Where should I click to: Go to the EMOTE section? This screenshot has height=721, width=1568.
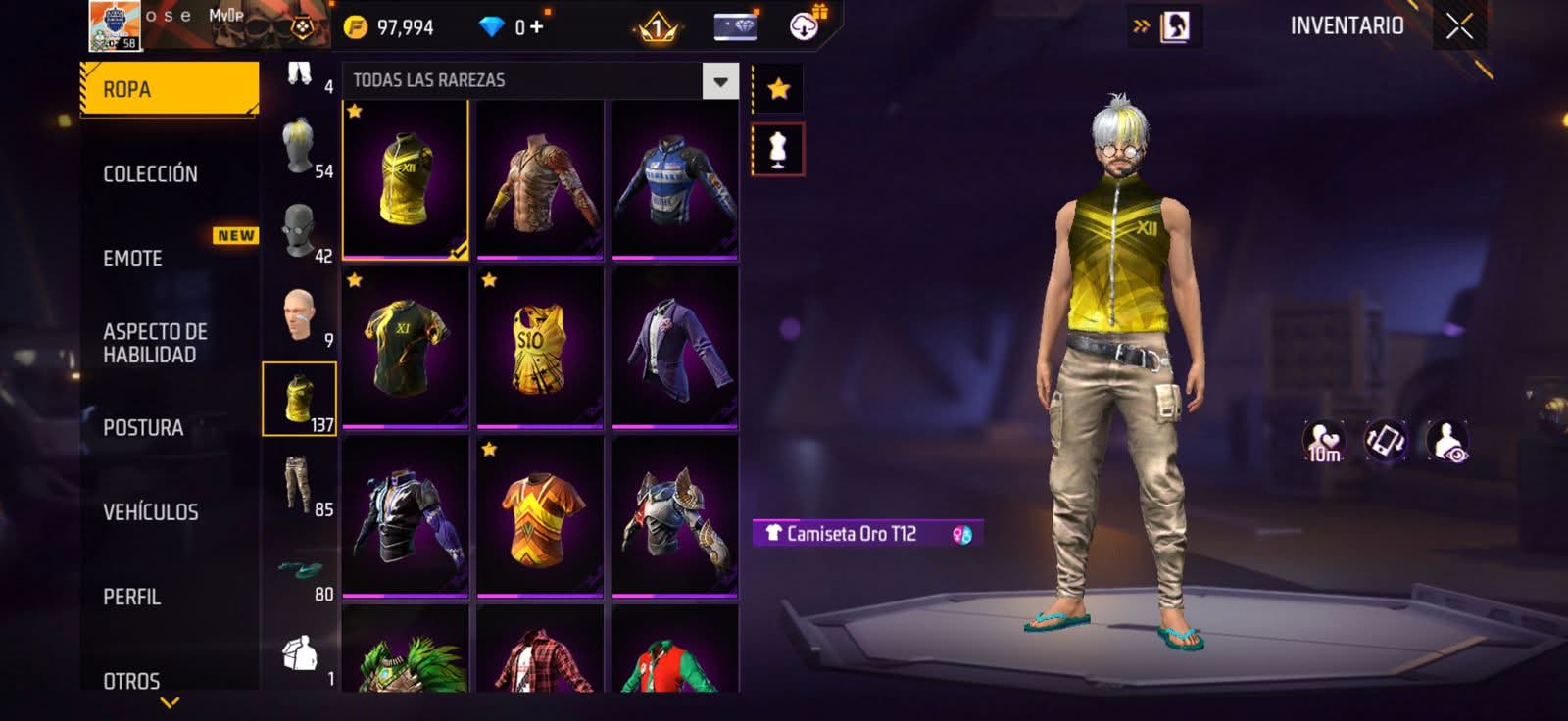133,259
